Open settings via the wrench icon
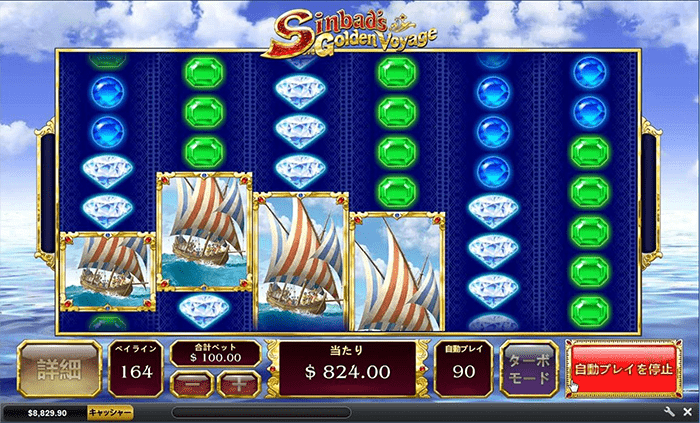The image size is (700, 423). [x=669, y=412]
